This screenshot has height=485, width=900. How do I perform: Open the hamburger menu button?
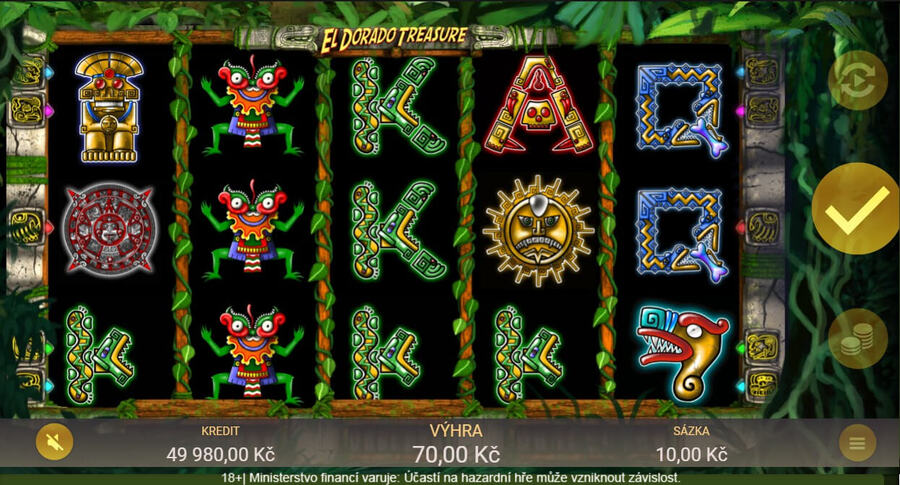pos(857,442)
